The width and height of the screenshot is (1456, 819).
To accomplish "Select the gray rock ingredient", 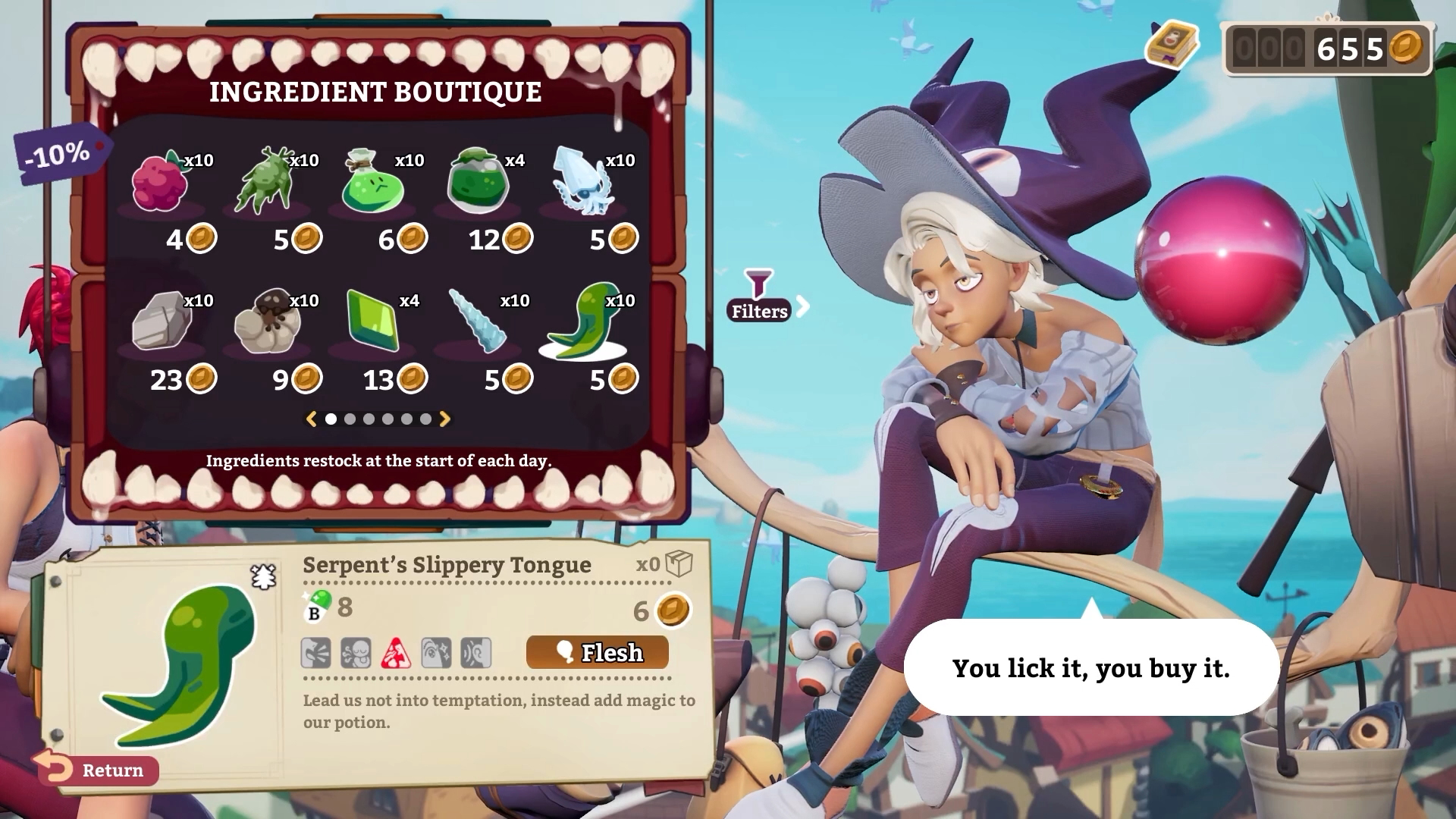I will coord(162,322).
